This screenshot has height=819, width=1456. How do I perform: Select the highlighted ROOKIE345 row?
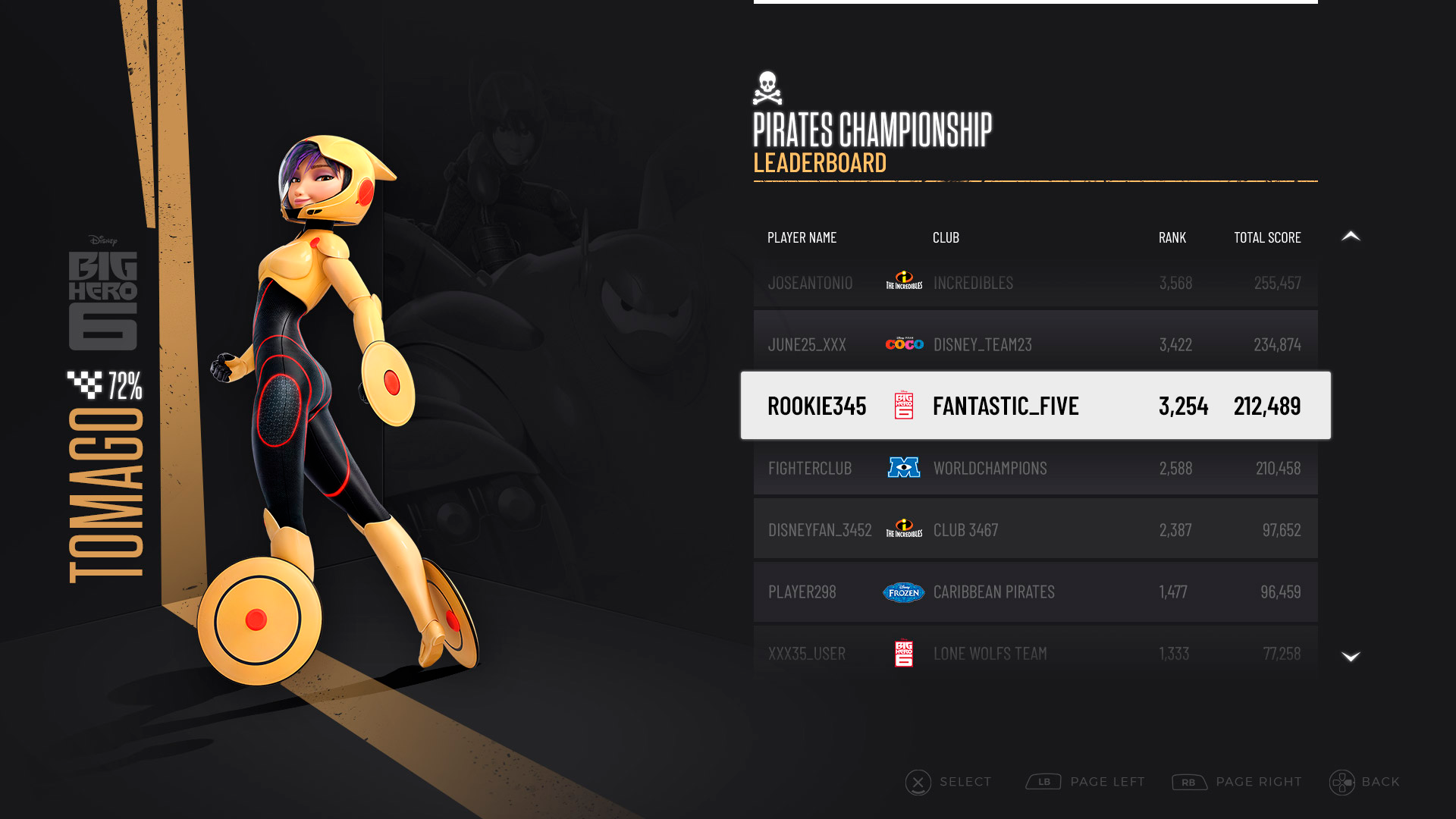click(x=1035, y=406)
